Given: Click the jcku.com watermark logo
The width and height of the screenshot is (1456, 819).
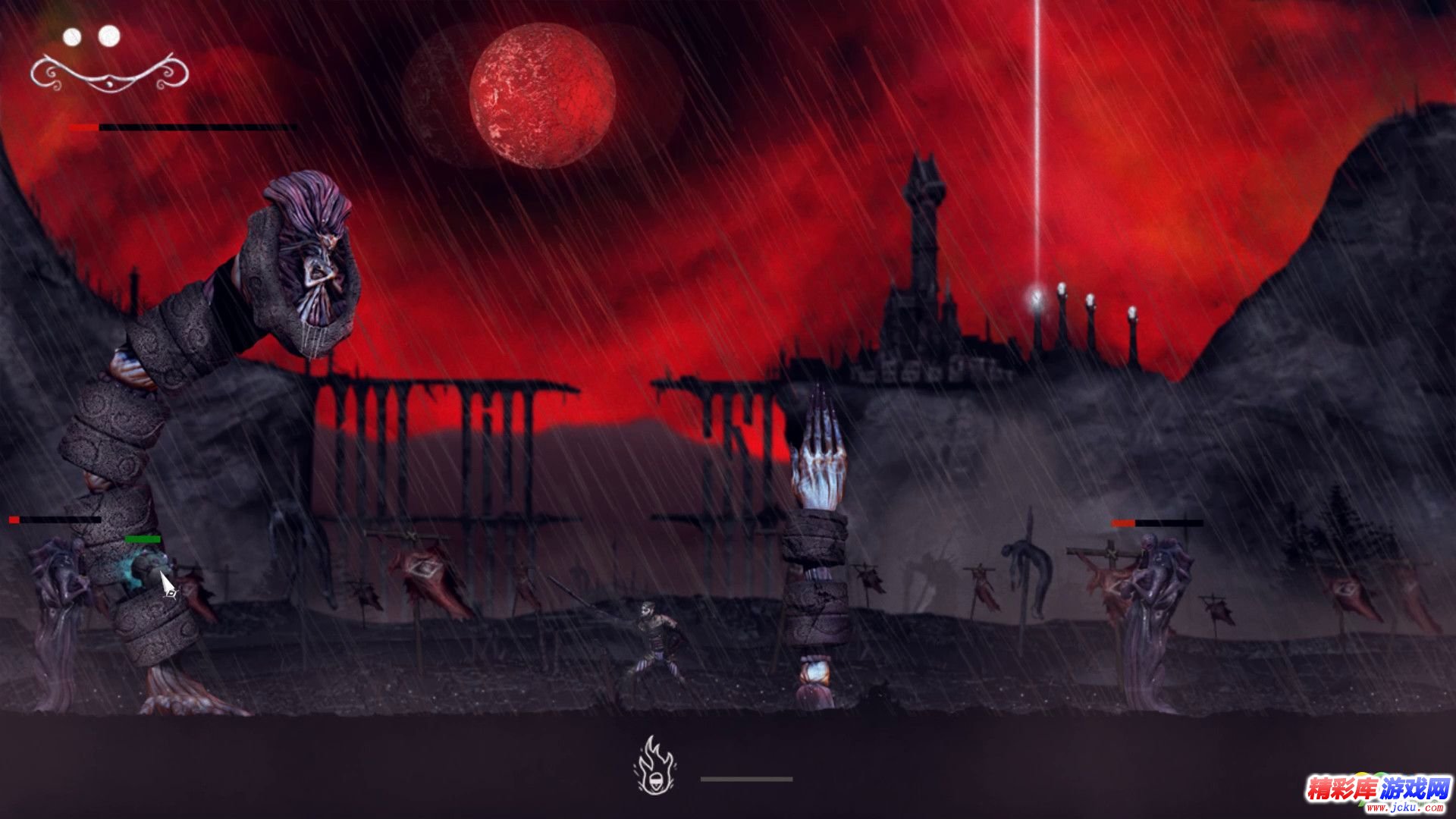Looking at the screenshot, I should tap(1377, 794).
